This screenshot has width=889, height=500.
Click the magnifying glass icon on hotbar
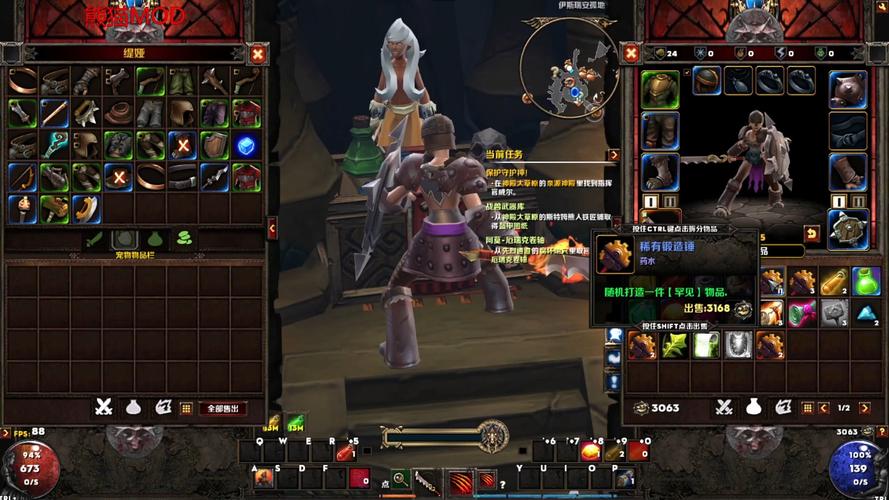pos(400,479)
